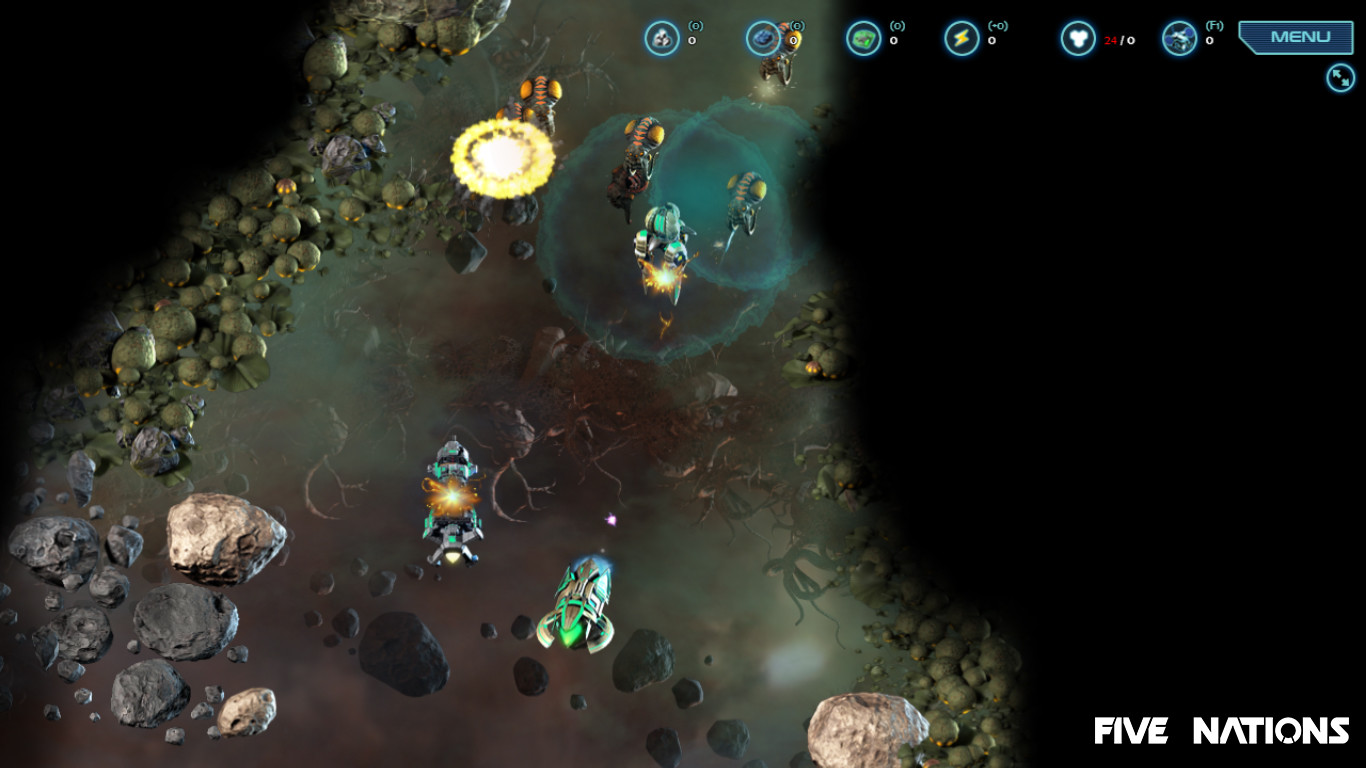Select the green Uranium resource icon

863,37
